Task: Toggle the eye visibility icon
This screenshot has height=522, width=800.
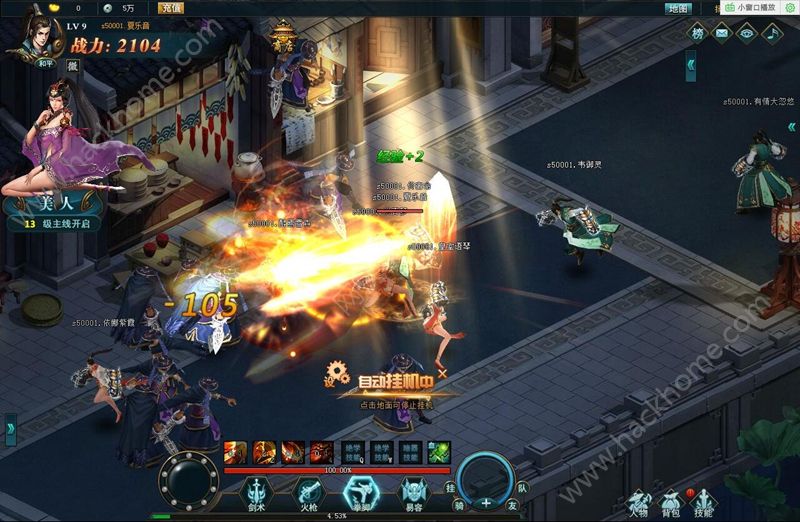Action: pos(746,33)
